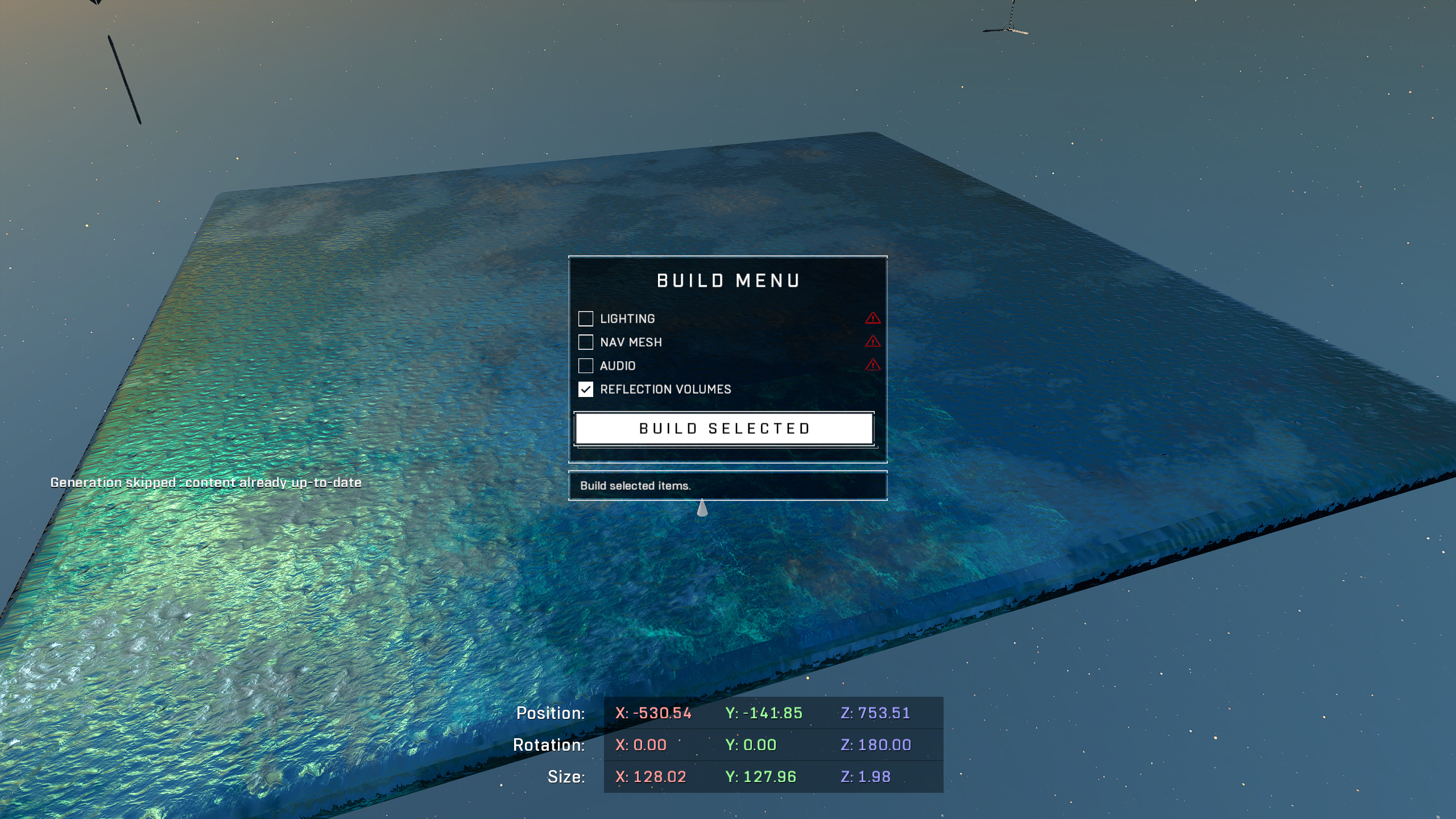
Task: Tick the Lighting checkbox
Action: click(585, 318)
